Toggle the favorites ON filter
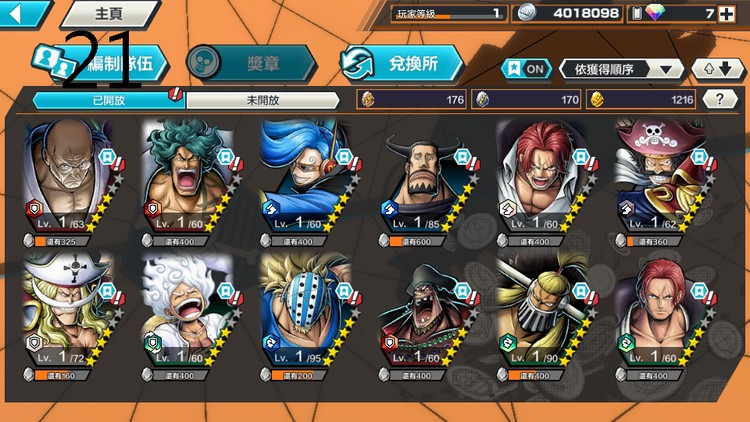This screenshot has height=422, width=750. pos(526,68)
